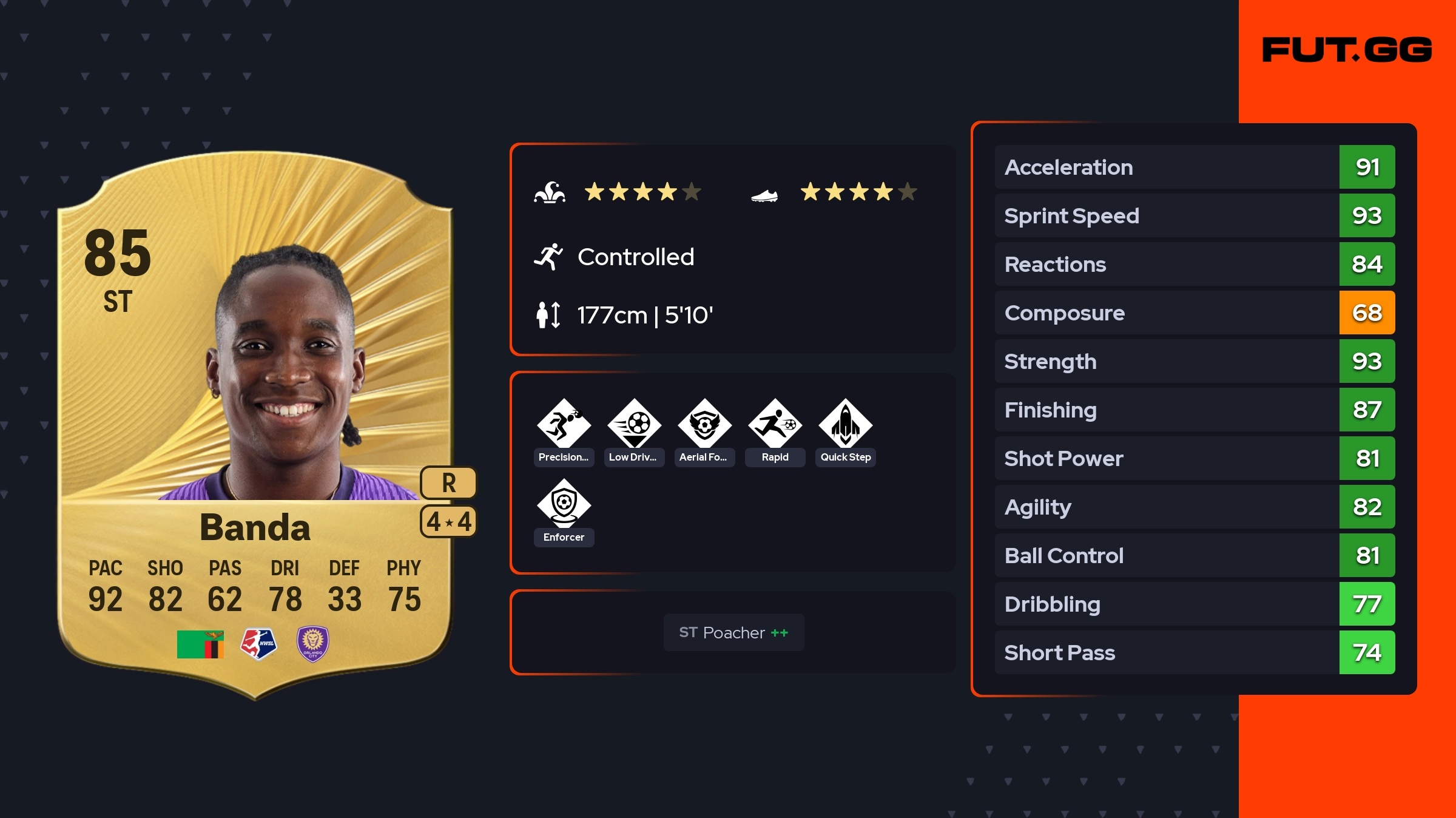The height and width of the screenshot is (818, 1456).
Task: Select the Aerial playstyle icon
Action: (x=704, y=424)
